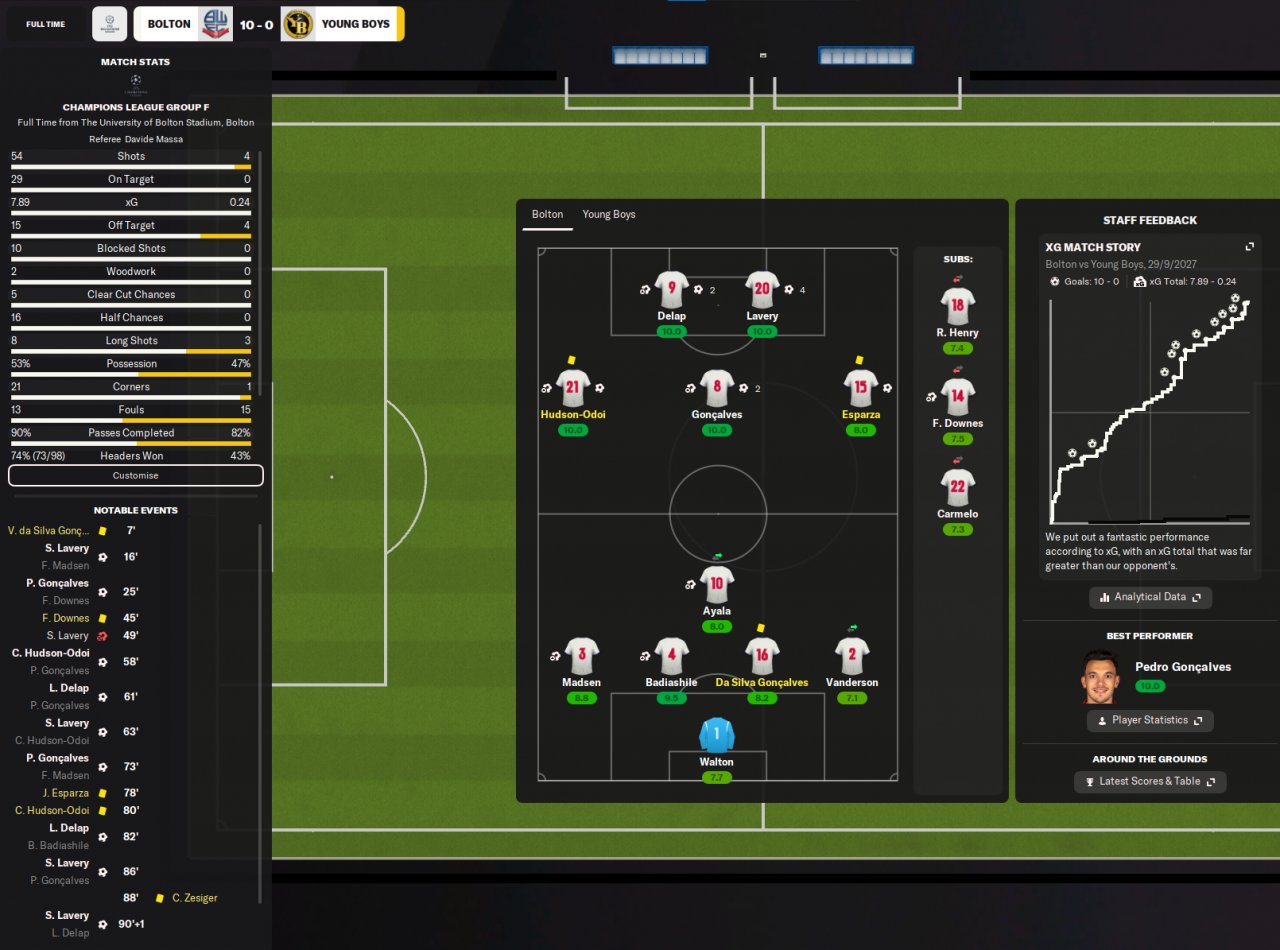Select Lavery's number 20 shirt
The image size is (1280, 950).
[x=762, y=290]
